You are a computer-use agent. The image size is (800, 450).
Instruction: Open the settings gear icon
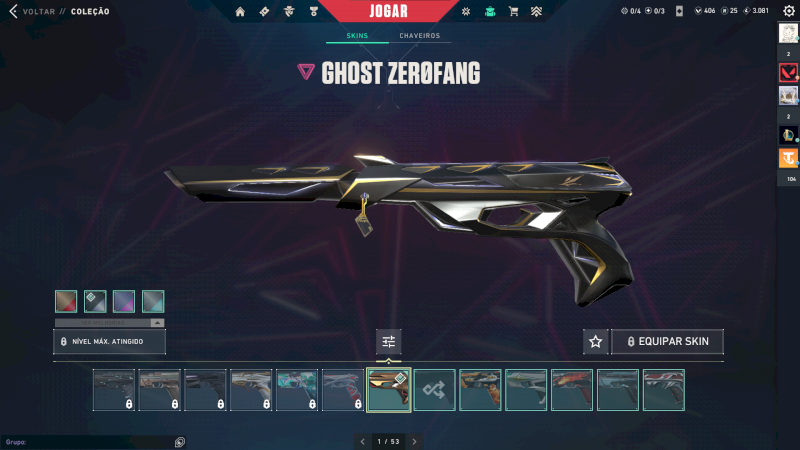(788, 11)
